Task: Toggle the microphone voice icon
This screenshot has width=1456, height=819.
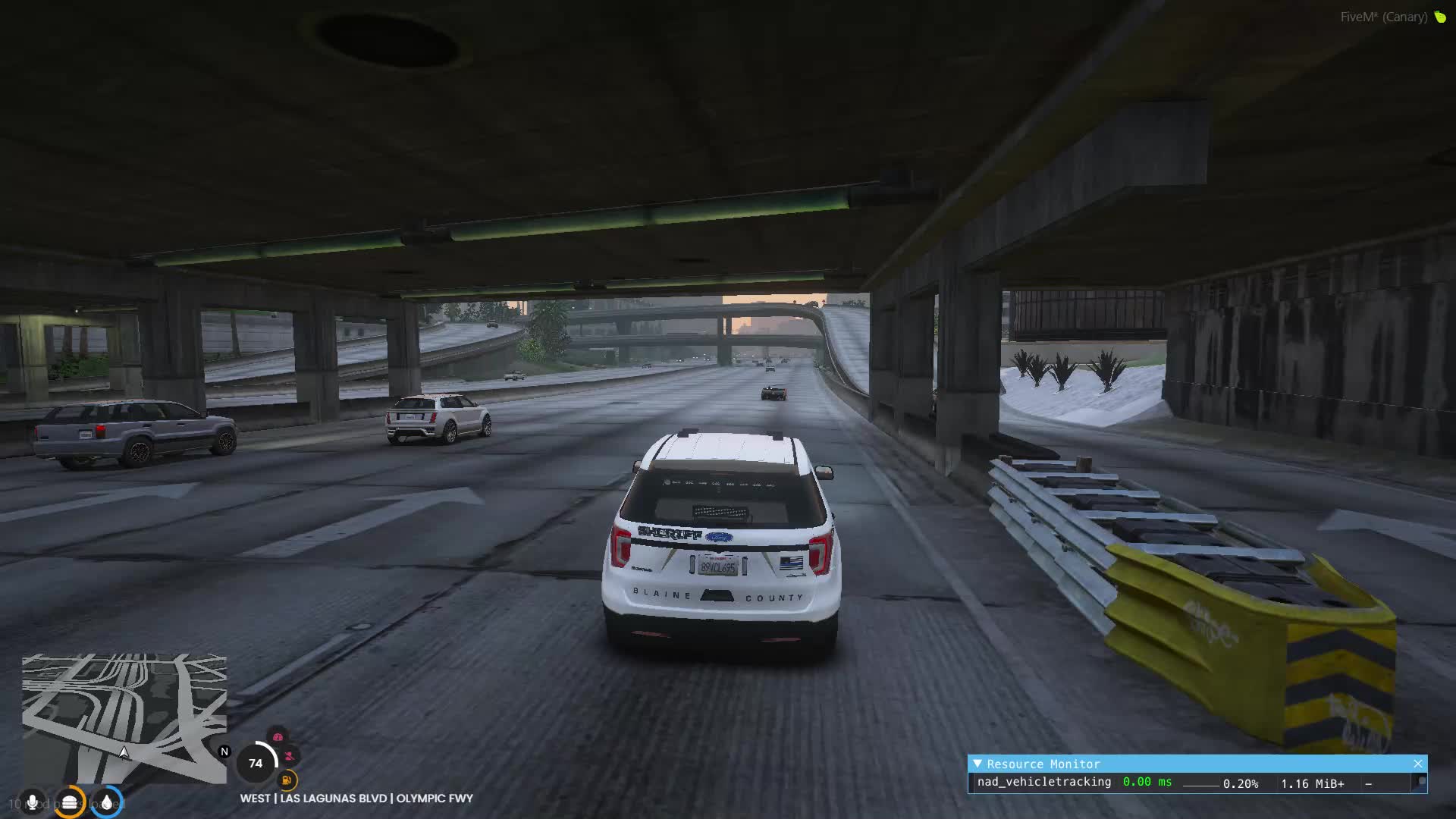Action: 32,802
